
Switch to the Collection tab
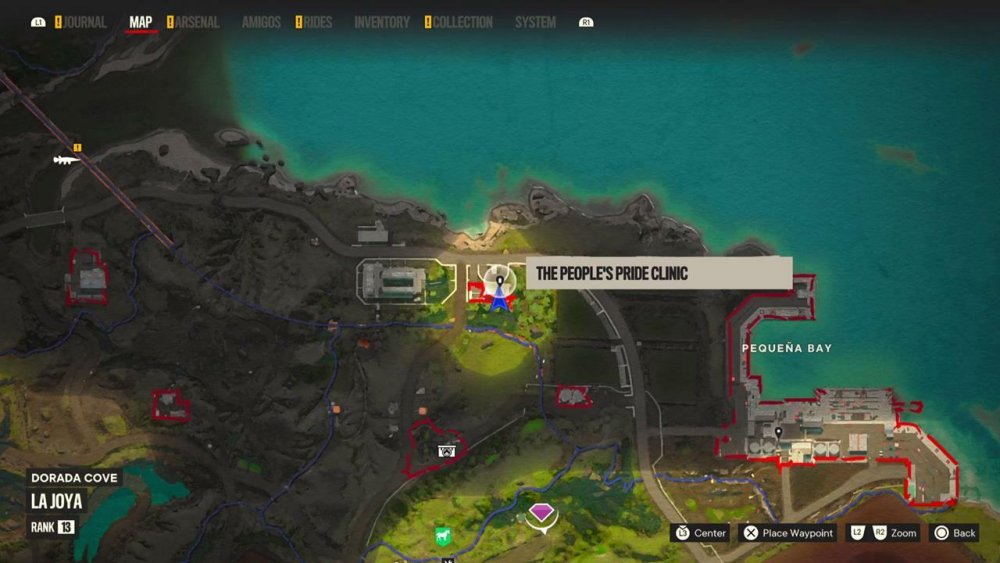tap(461, 22)
